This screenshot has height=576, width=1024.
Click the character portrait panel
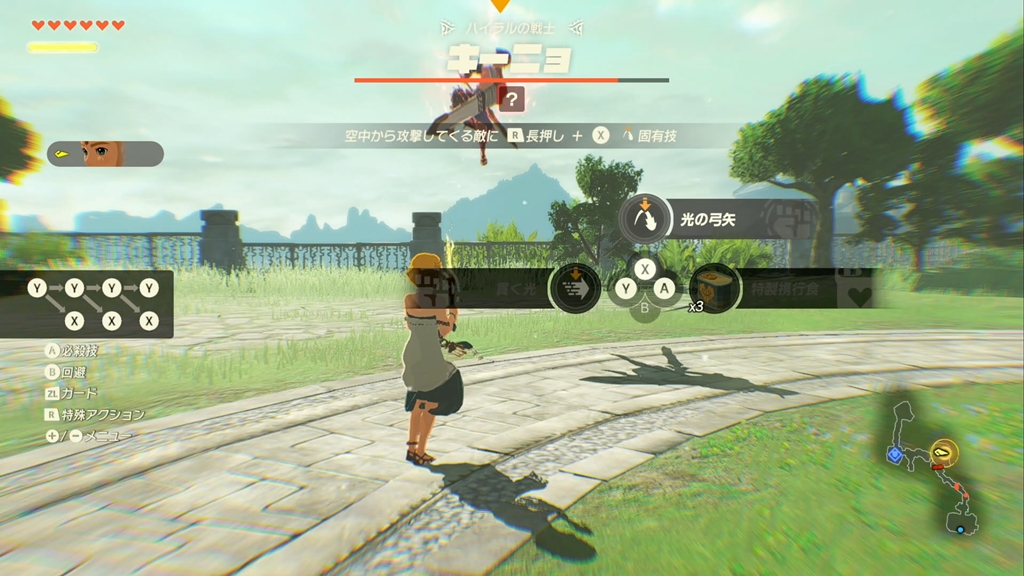105,154
